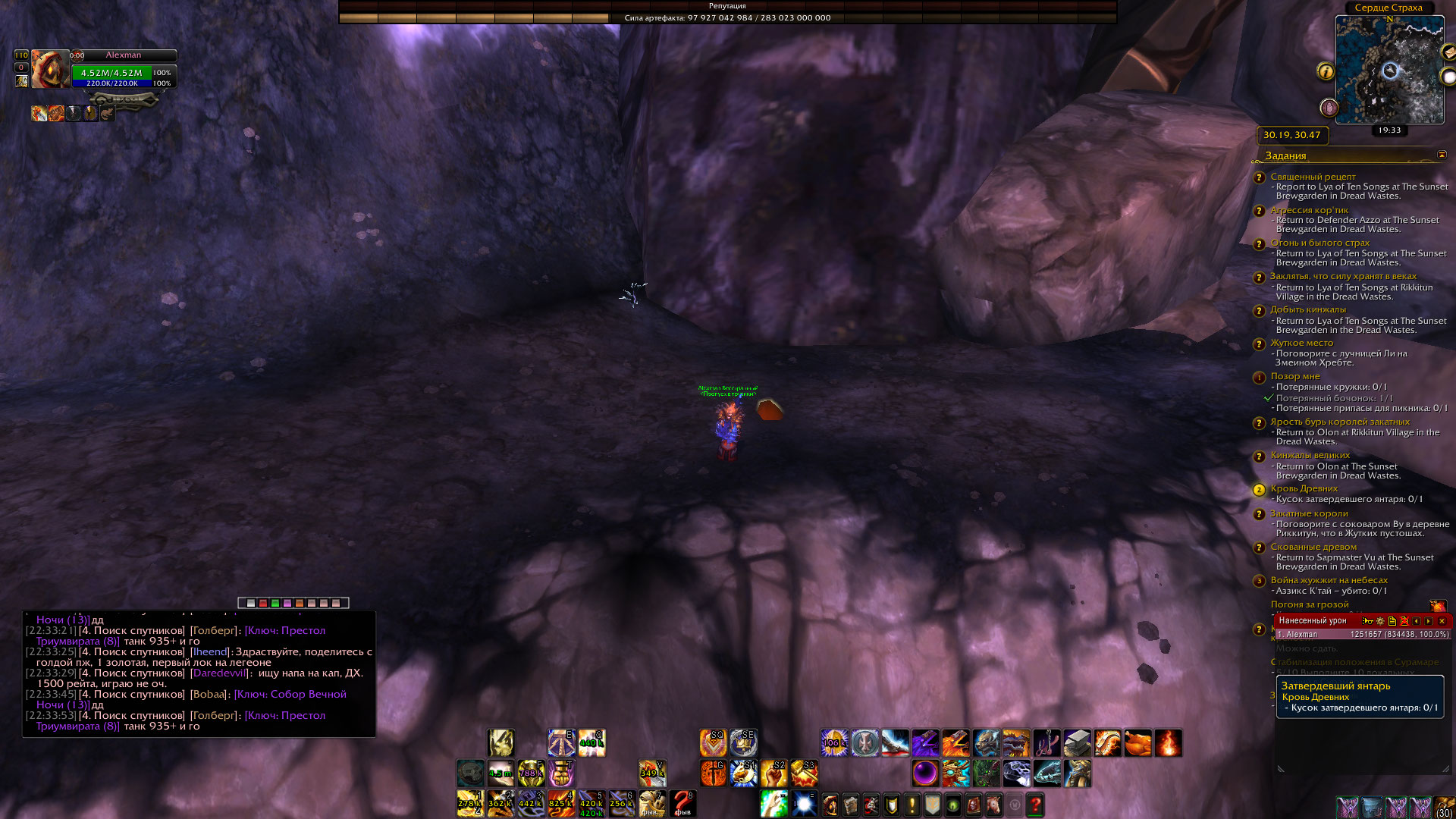Close the damage meter window
This screenshot has width=1456, height=819.
point(1442,621)
